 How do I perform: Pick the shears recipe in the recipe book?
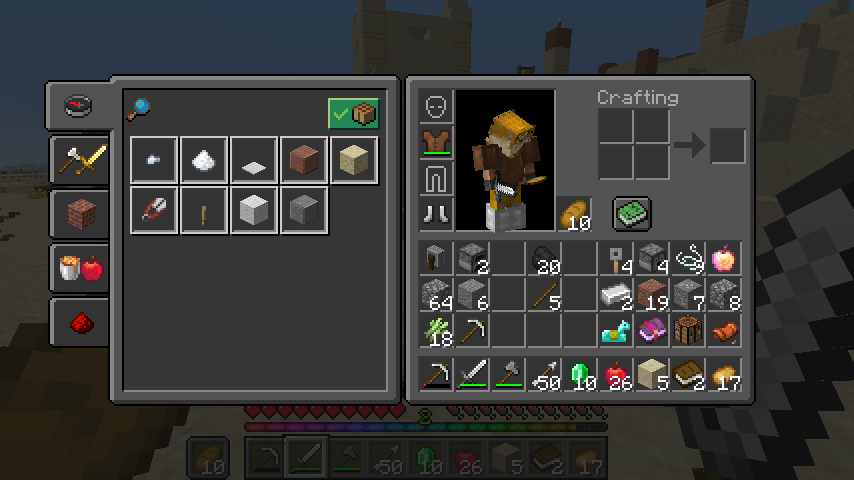pos(154,210)
